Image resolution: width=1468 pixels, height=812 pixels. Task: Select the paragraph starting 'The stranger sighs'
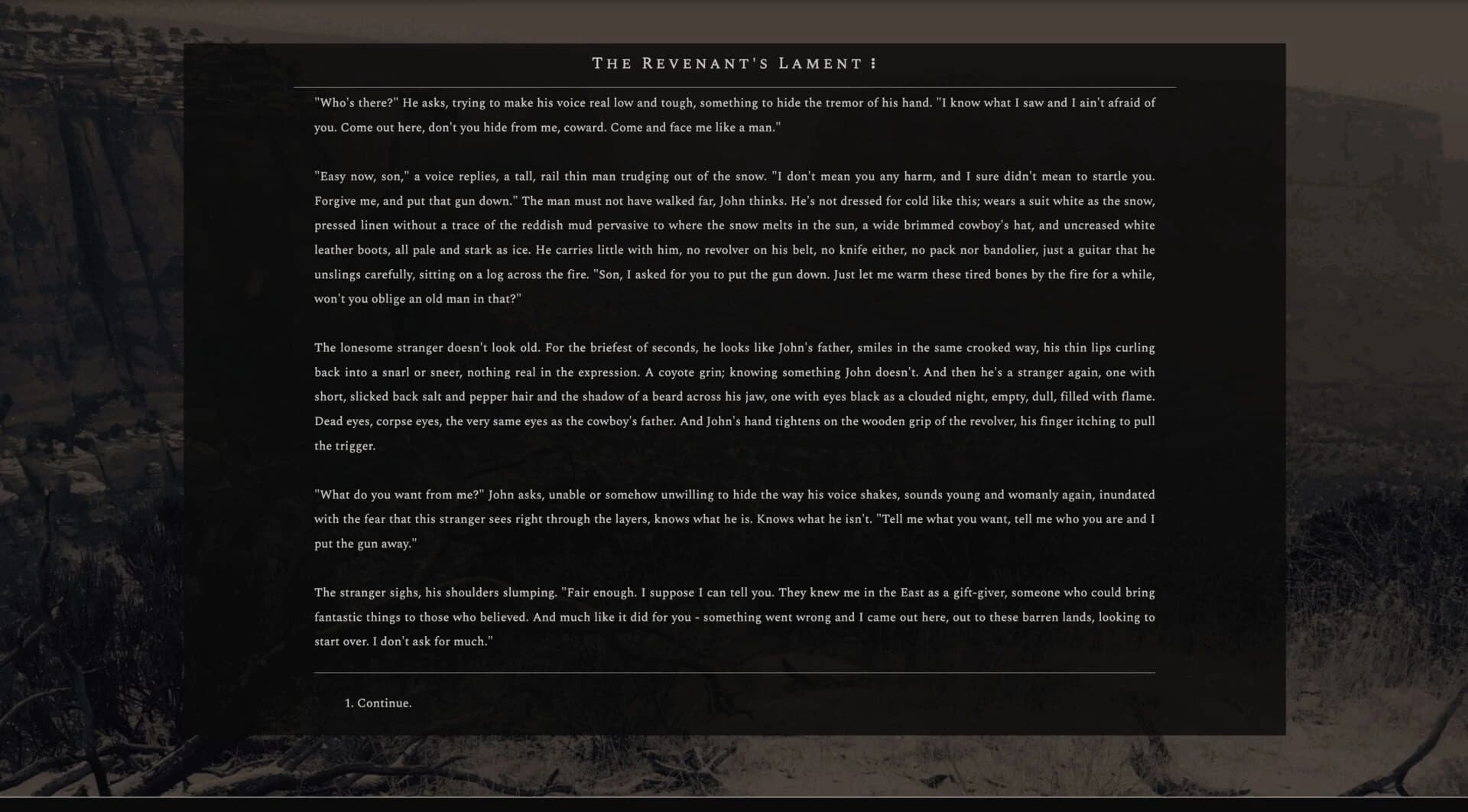point(734,616)
